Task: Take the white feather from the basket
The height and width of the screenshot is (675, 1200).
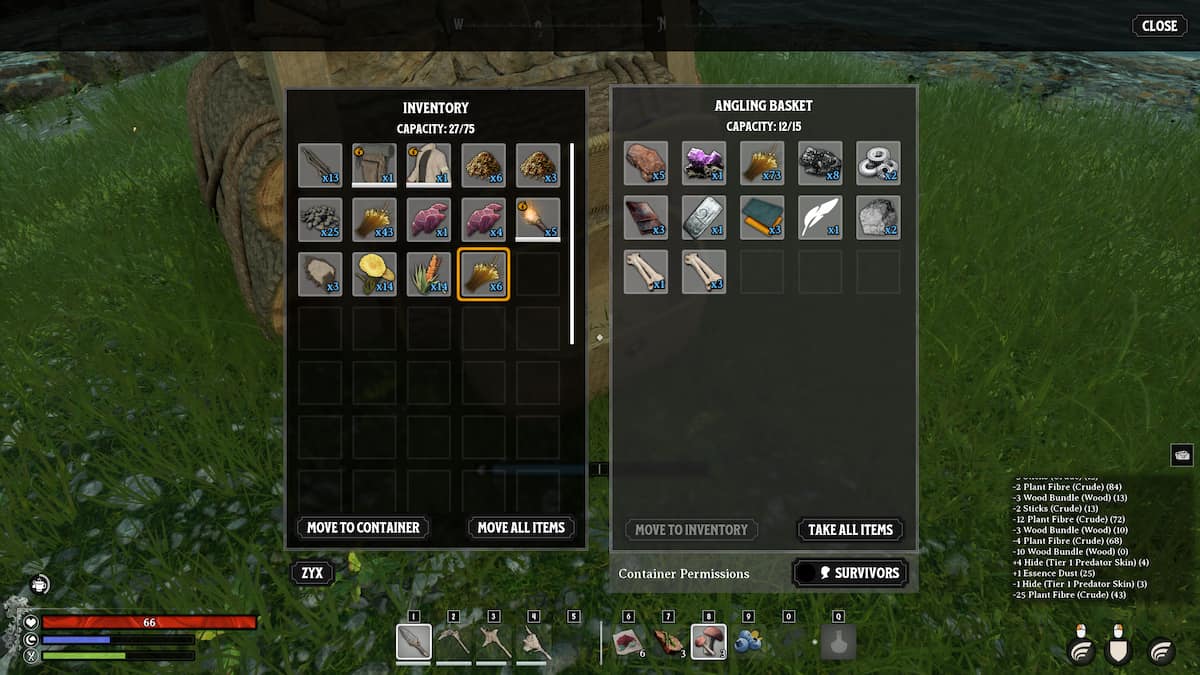Action: [820, 217]
